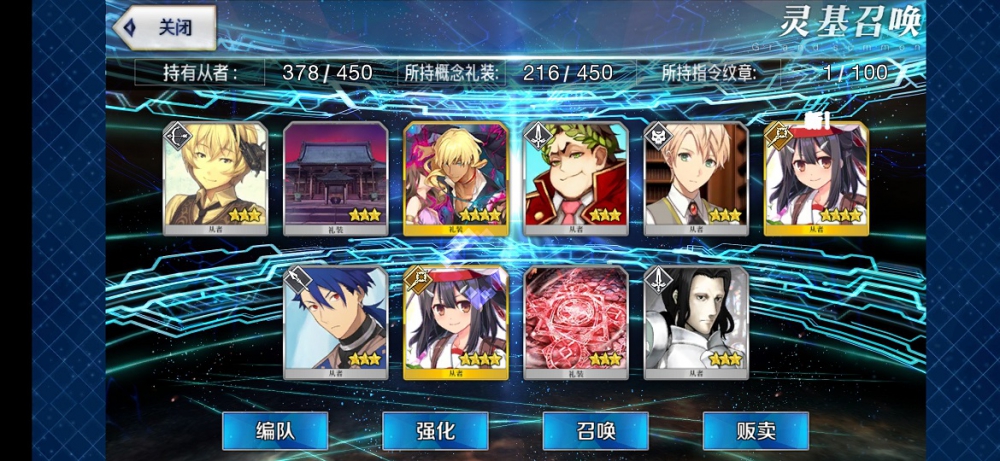Choose the long black-haired servant in white
The image size is (1000, 461).
[695, 321]
